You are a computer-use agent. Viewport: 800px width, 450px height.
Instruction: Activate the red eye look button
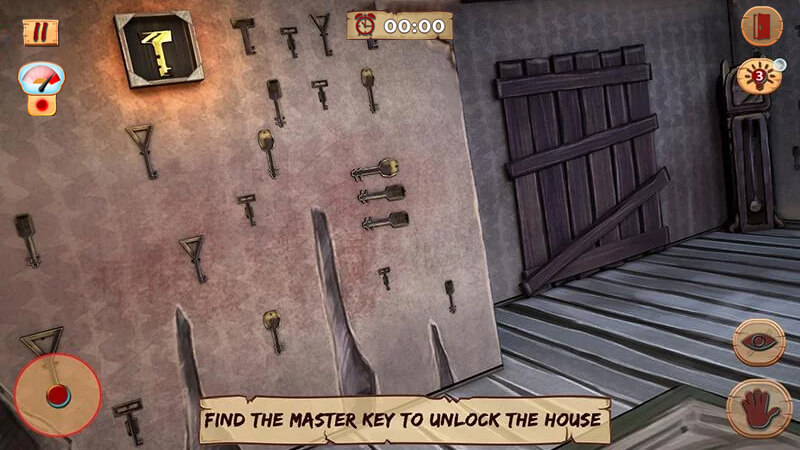tap(759, 342)
